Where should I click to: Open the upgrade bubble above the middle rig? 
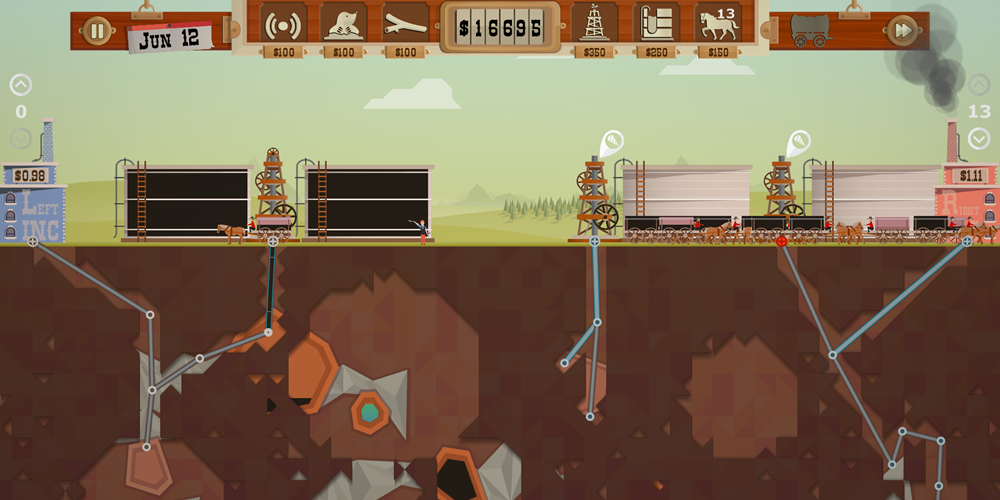coord(612,141)
